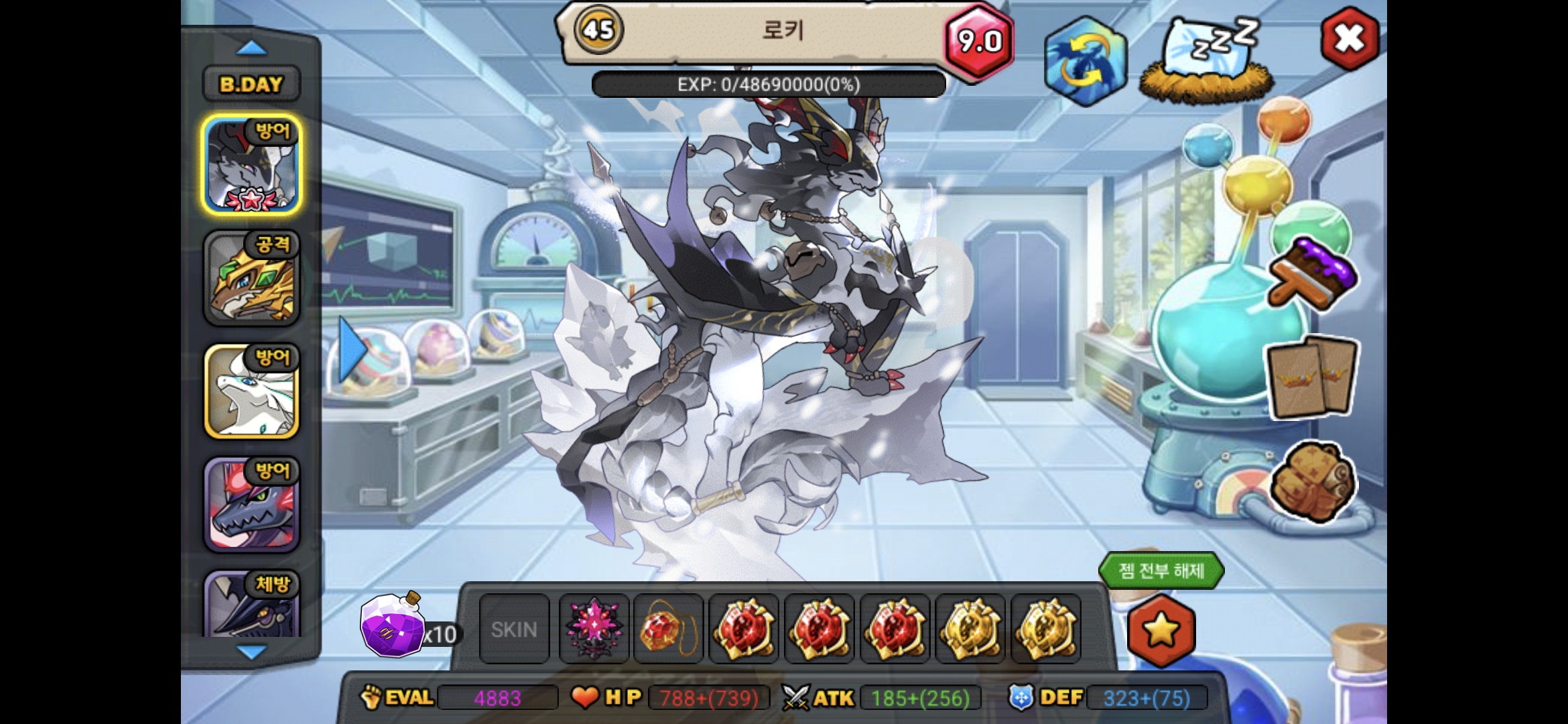Screen dimensions: 1568x724
Task: Select the golden armored dragon portrait
Action: click(251, 278)
